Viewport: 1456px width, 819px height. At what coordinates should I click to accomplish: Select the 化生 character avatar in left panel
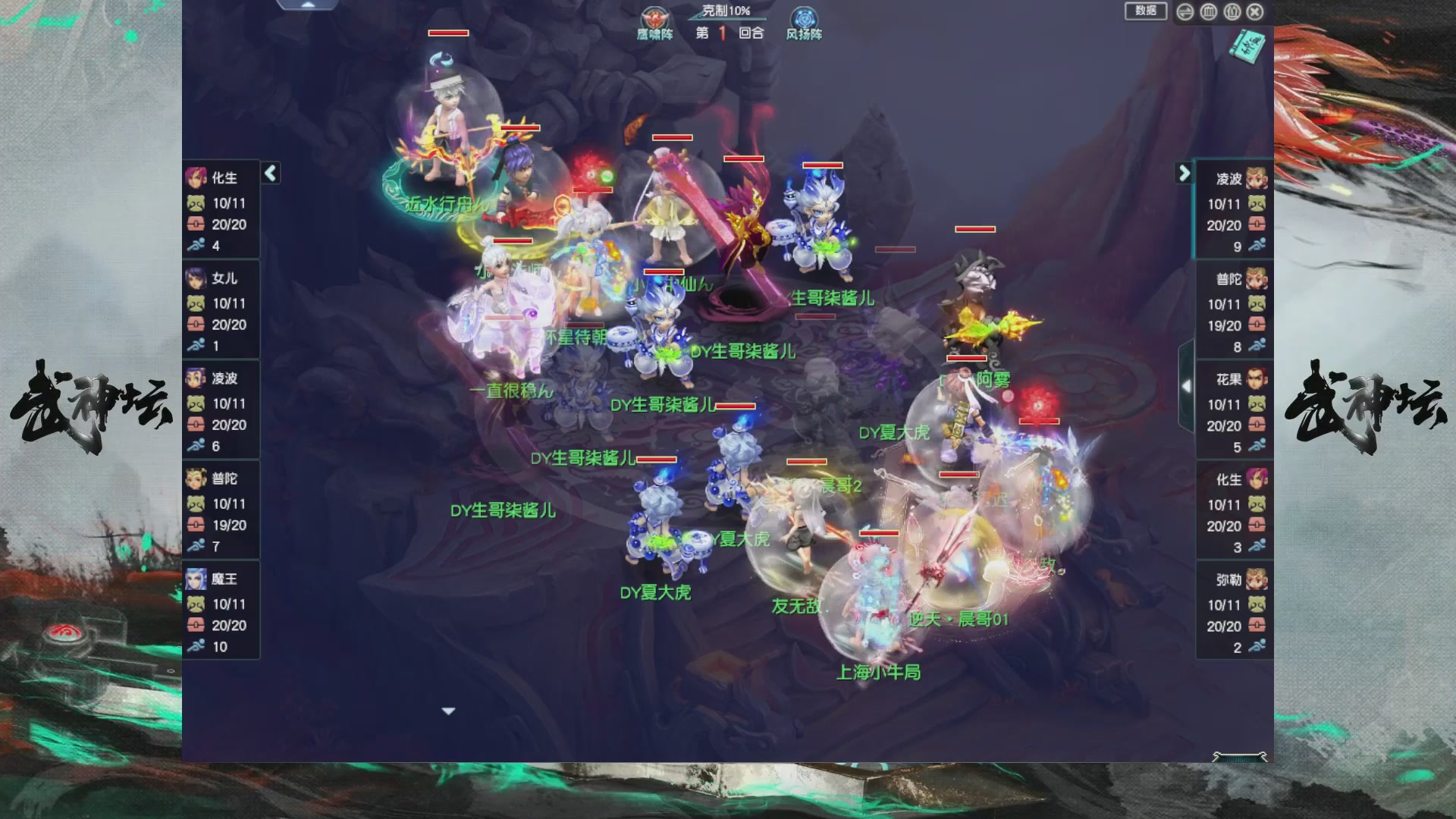pyautogui.click(x=195, y=177)
